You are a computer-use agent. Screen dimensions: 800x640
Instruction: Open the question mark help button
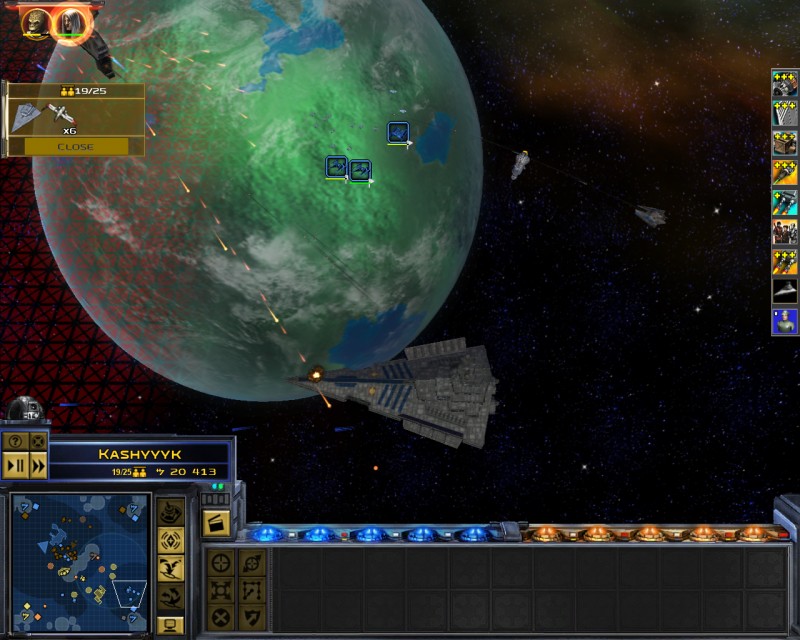pos(15,441)
